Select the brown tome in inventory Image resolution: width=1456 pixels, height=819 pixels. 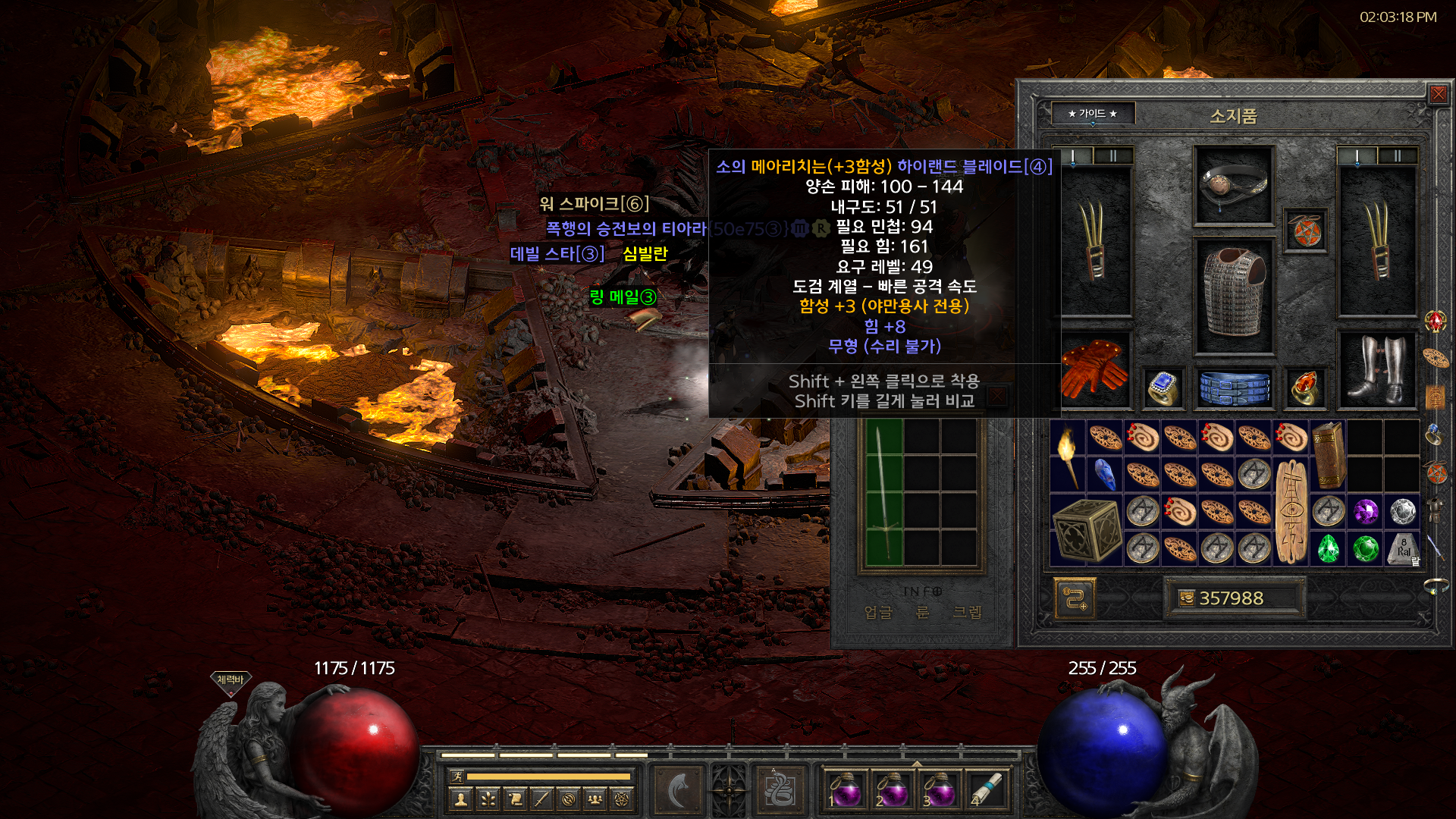point(1327,455)
